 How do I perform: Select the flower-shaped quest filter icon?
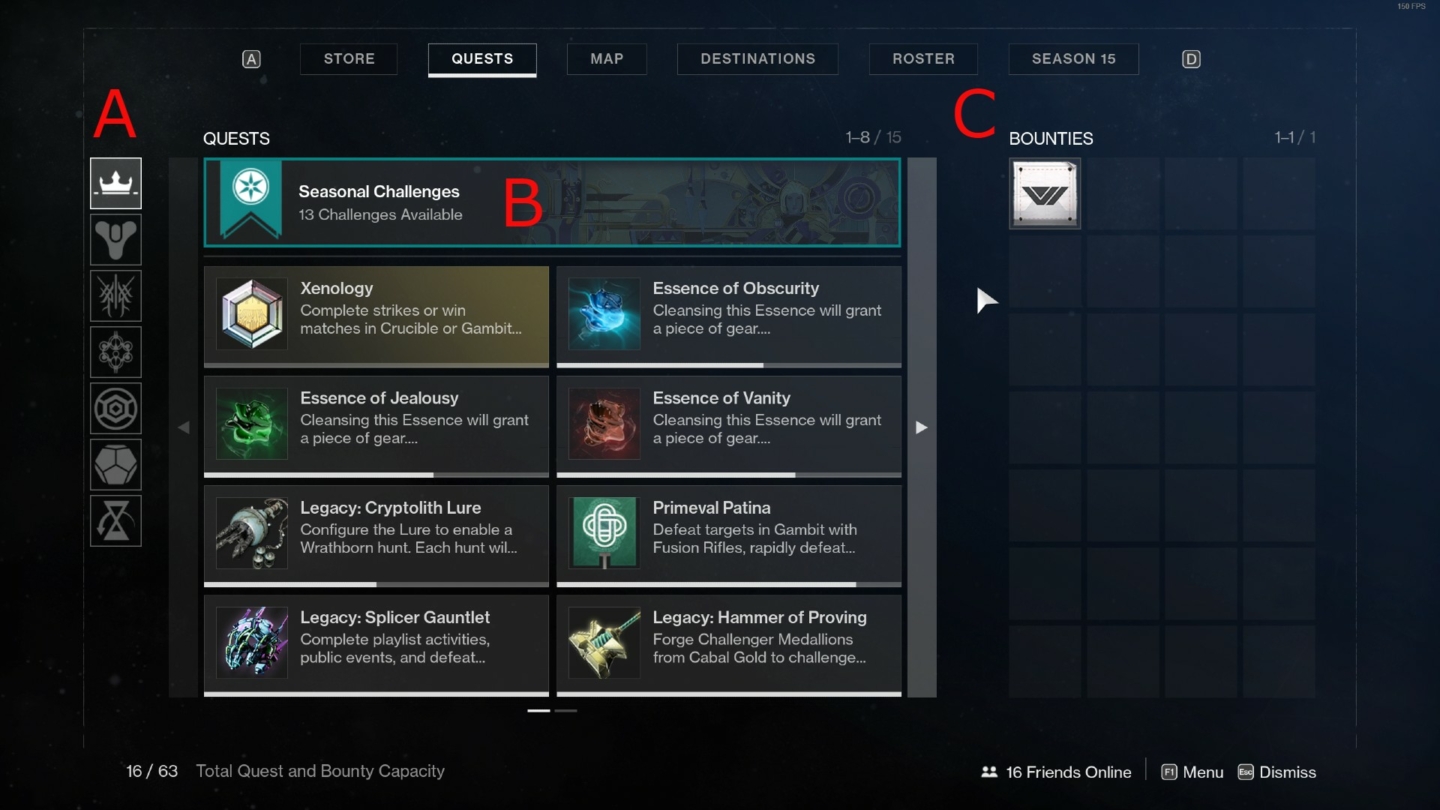[115, 351]
